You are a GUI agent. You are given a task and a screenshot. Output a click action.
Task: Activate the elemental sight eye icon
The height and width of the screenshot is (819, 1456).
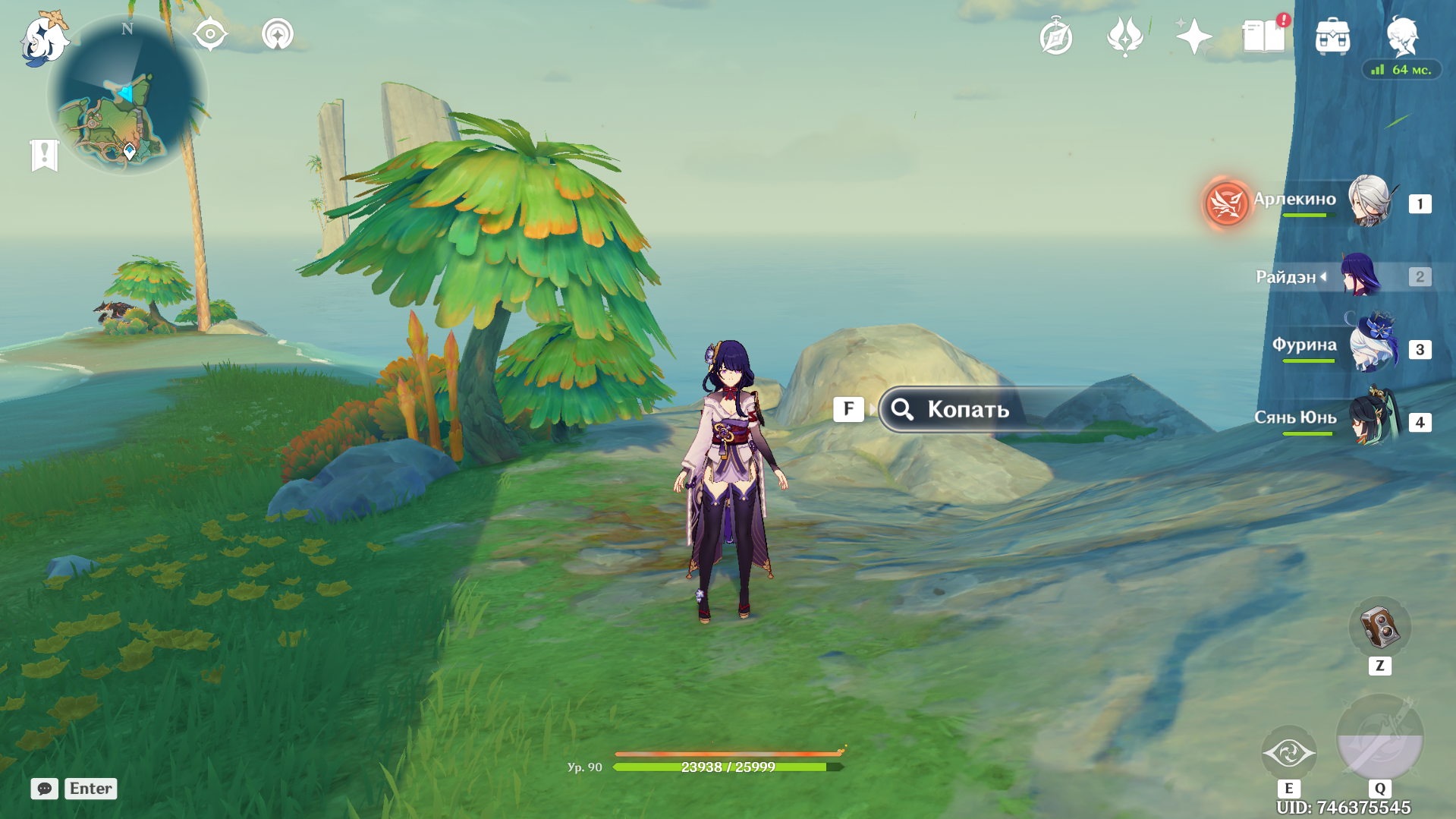(x=210, y=35)
